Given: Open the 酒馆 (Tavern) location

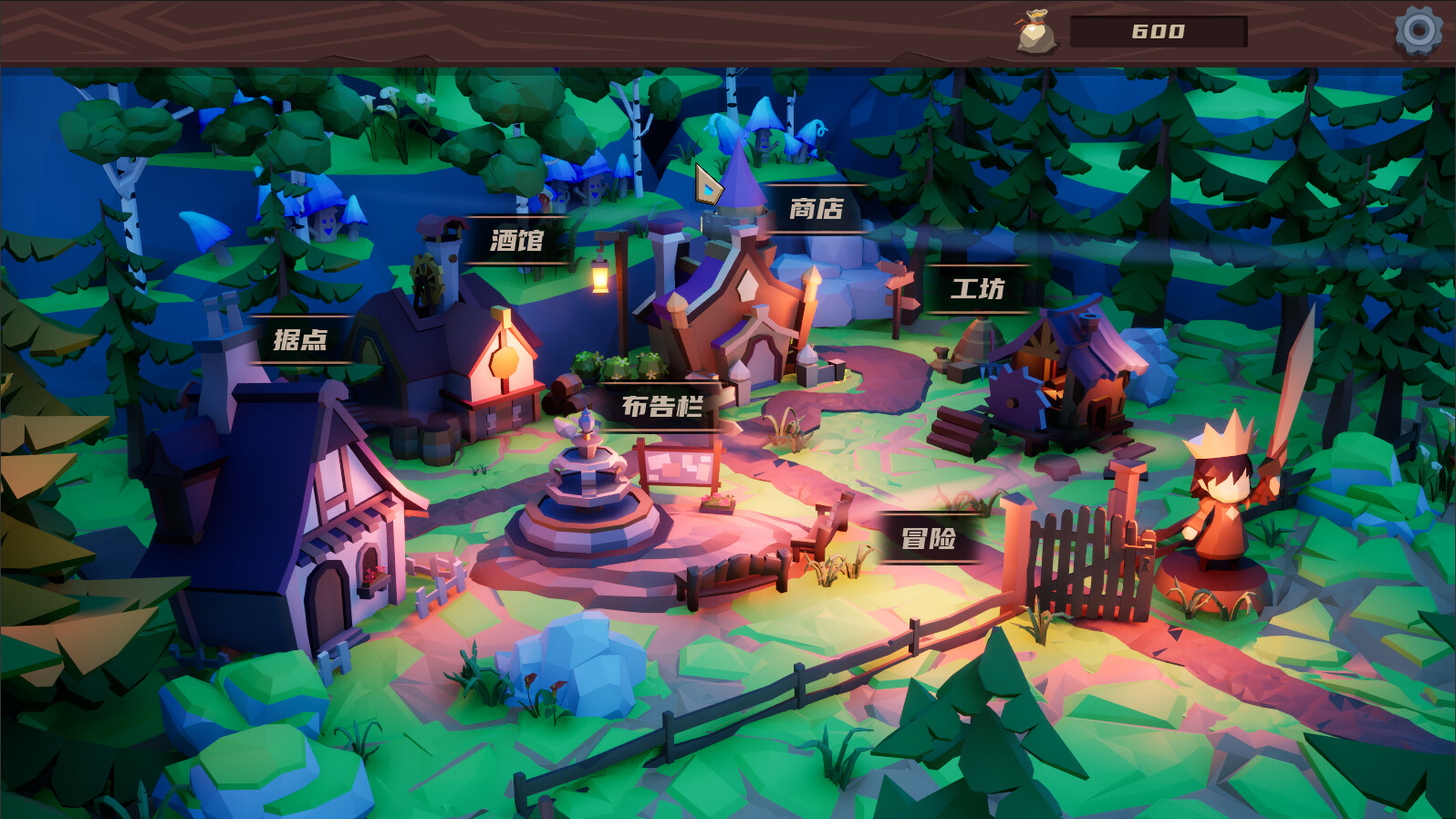Looking at the screenshot, I should pyautogui.click(x=518, y=242).
